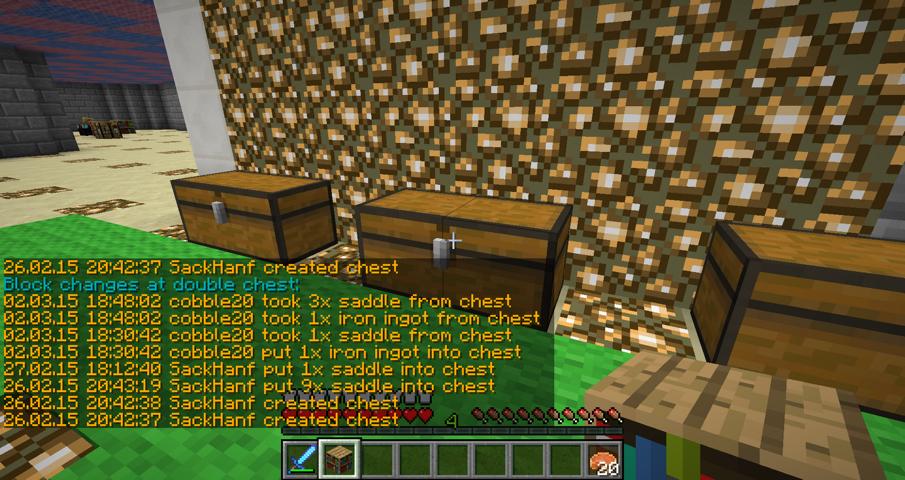Select the food stack of 20 slot
Image resolution: width=905 pixels, height=480 pixels.
pos(605,460)
